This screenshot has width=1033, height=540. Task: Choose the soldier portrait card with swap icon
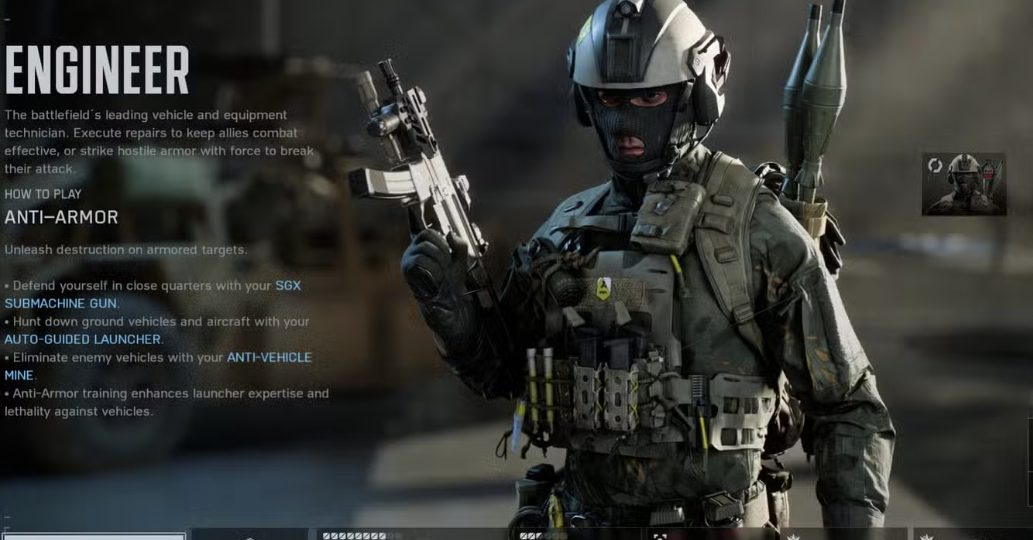click(x=963, y=184)
